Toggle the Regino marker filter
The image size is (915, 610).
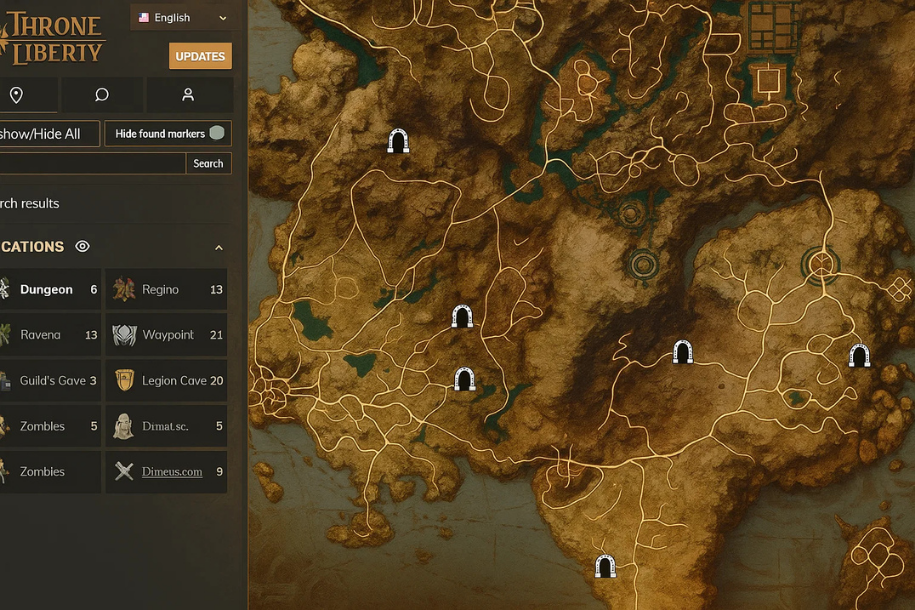(x=166, y=290)
